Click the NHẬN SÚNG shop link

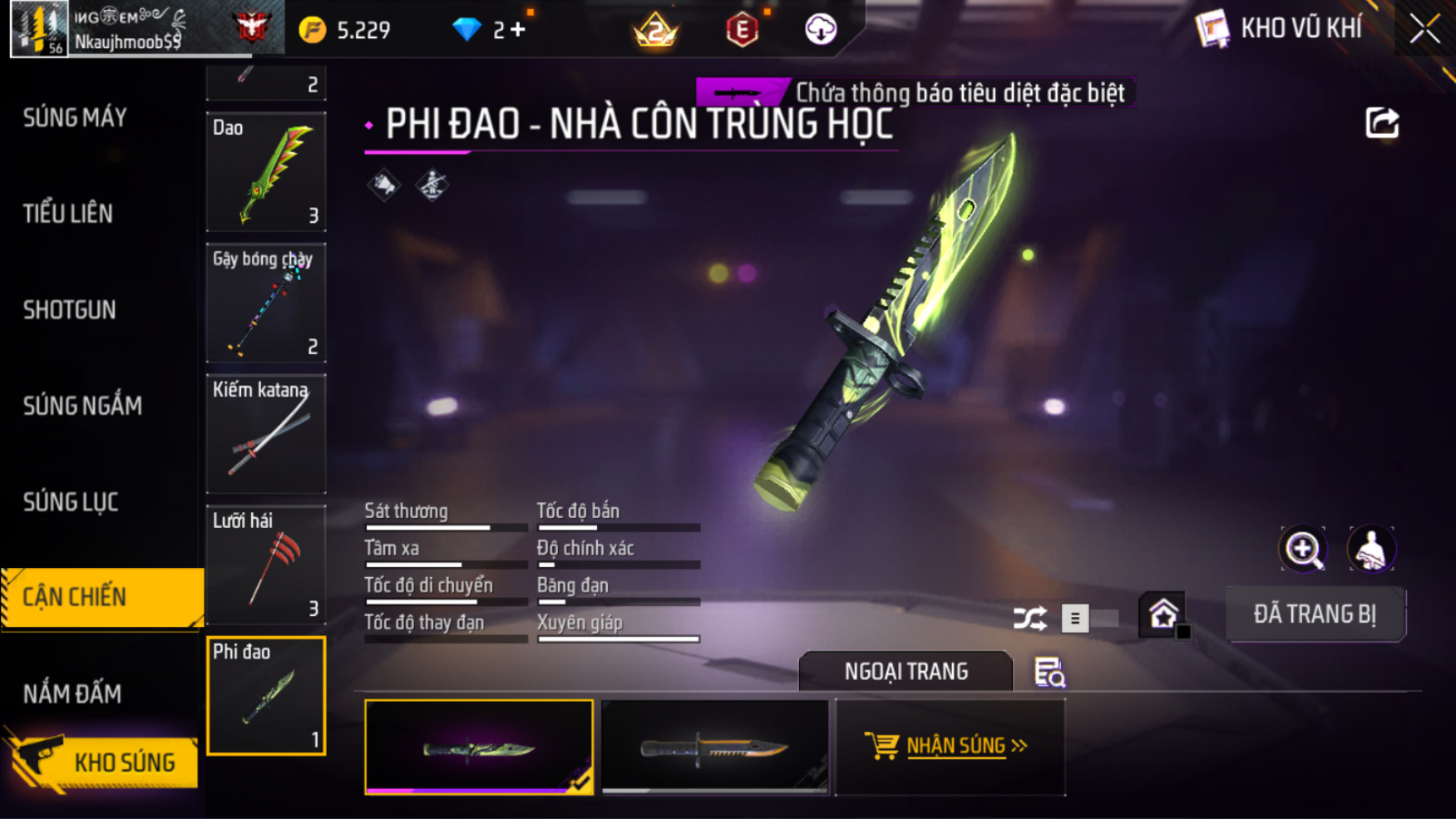[x=949, y=746]
